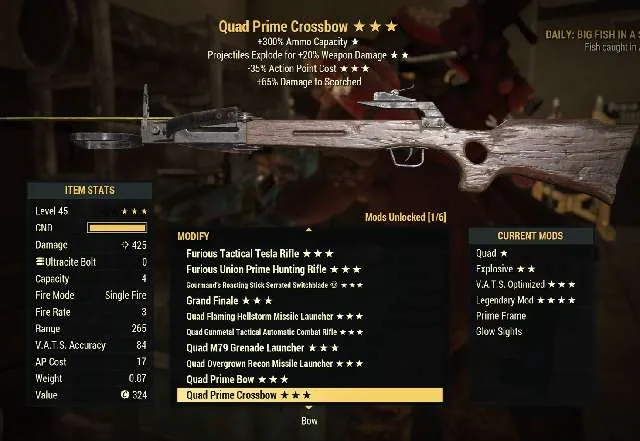Choose the Glow Sights mod
Viewport: 640px width, 441px height.
[x=502, y=332]
